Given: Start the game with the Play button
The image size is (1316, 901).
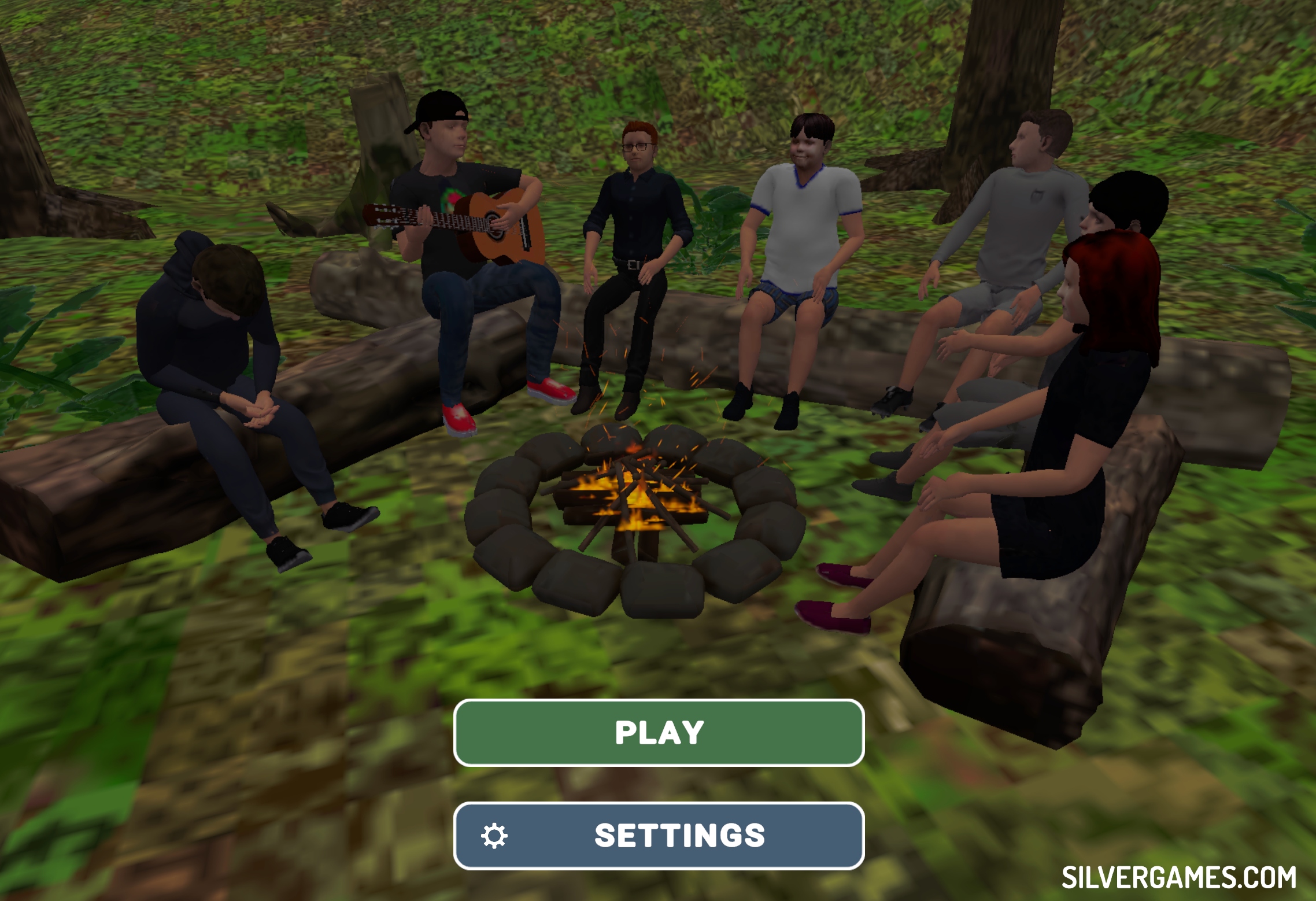Looking at the screenshot, I should click(659, 733).
